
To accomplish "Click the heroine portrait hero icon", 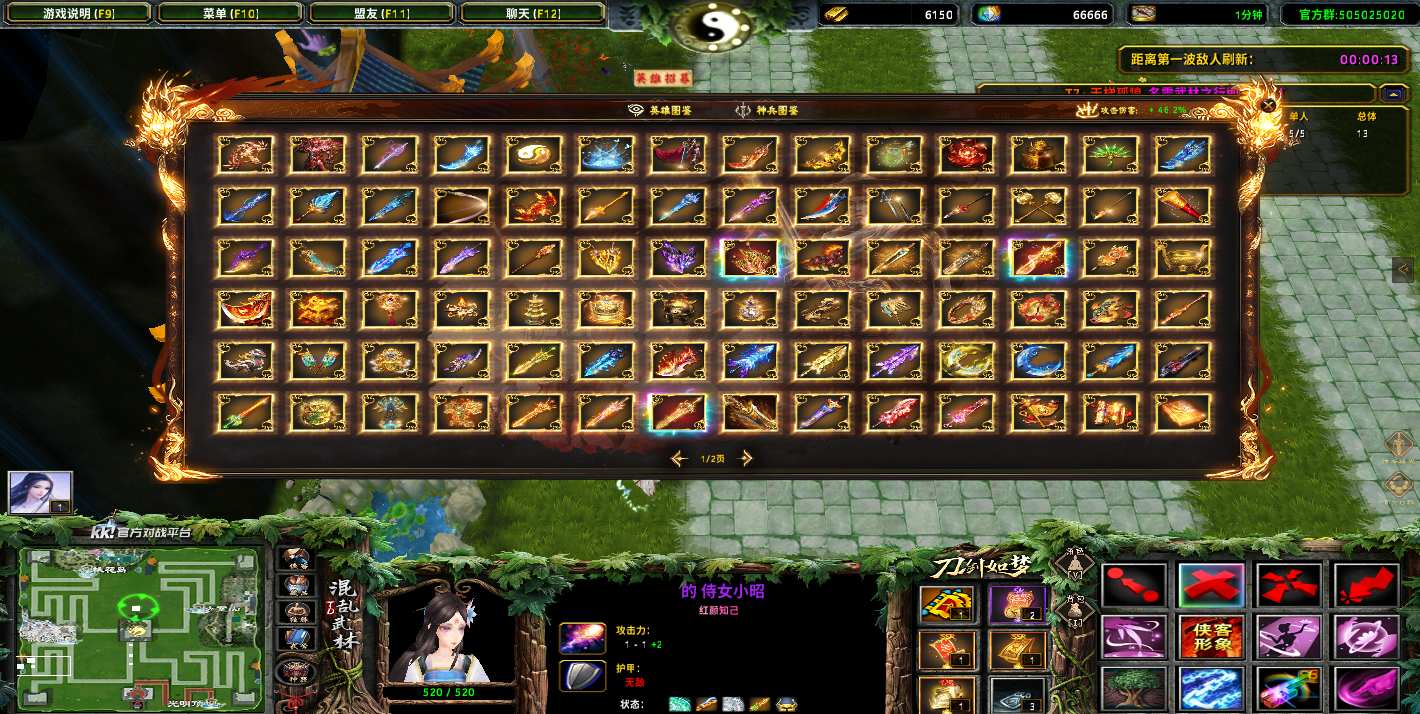I will [41, 492].
